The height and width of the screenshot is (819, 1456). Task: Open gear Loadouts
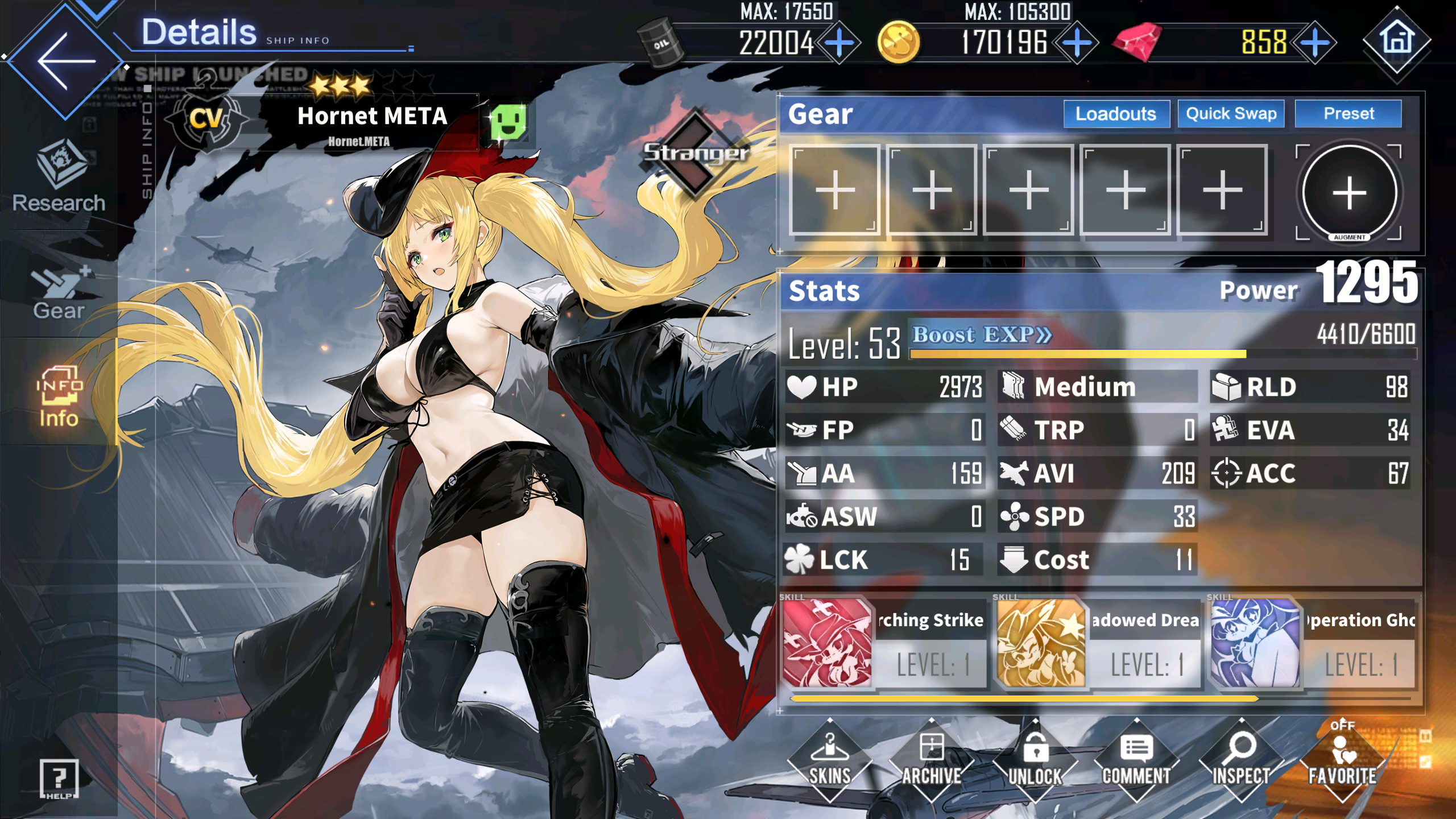pyautogui.click(x=1116, y=114)
